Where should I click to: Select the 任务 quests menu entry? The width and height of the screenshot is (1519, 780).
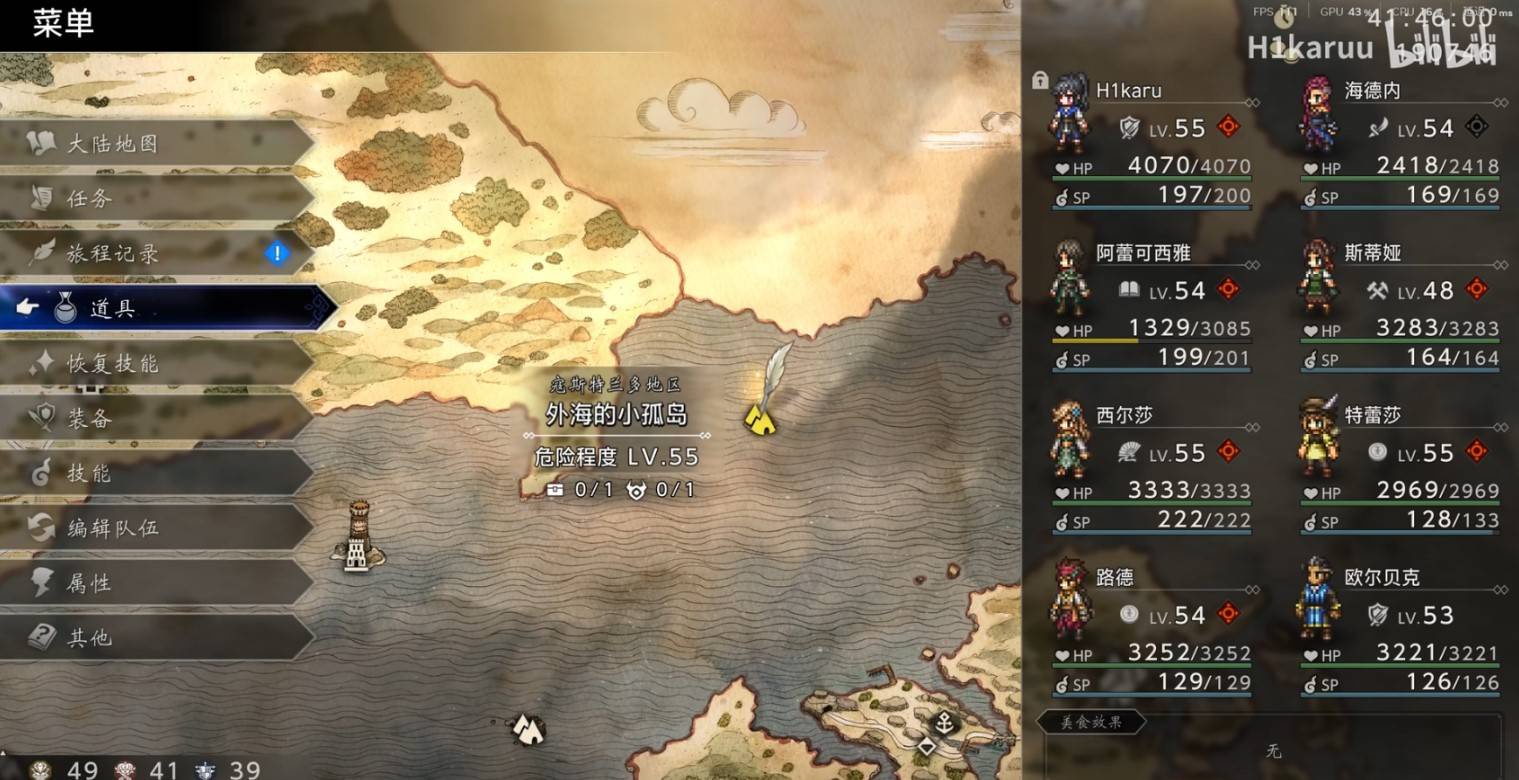pyautogui.click(x=89, y=199)
